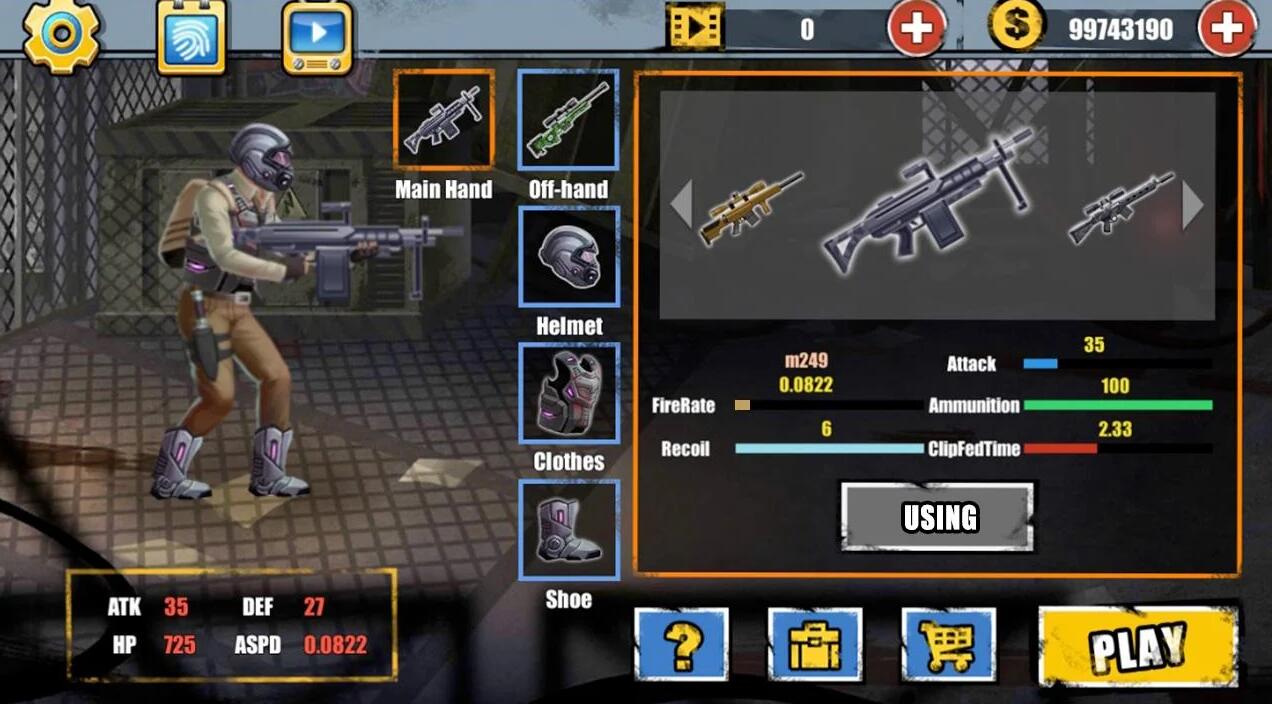Screen dimensions: 1272x704
Task: Select the Main Hand weapon slot
Action: pos(444,119)
